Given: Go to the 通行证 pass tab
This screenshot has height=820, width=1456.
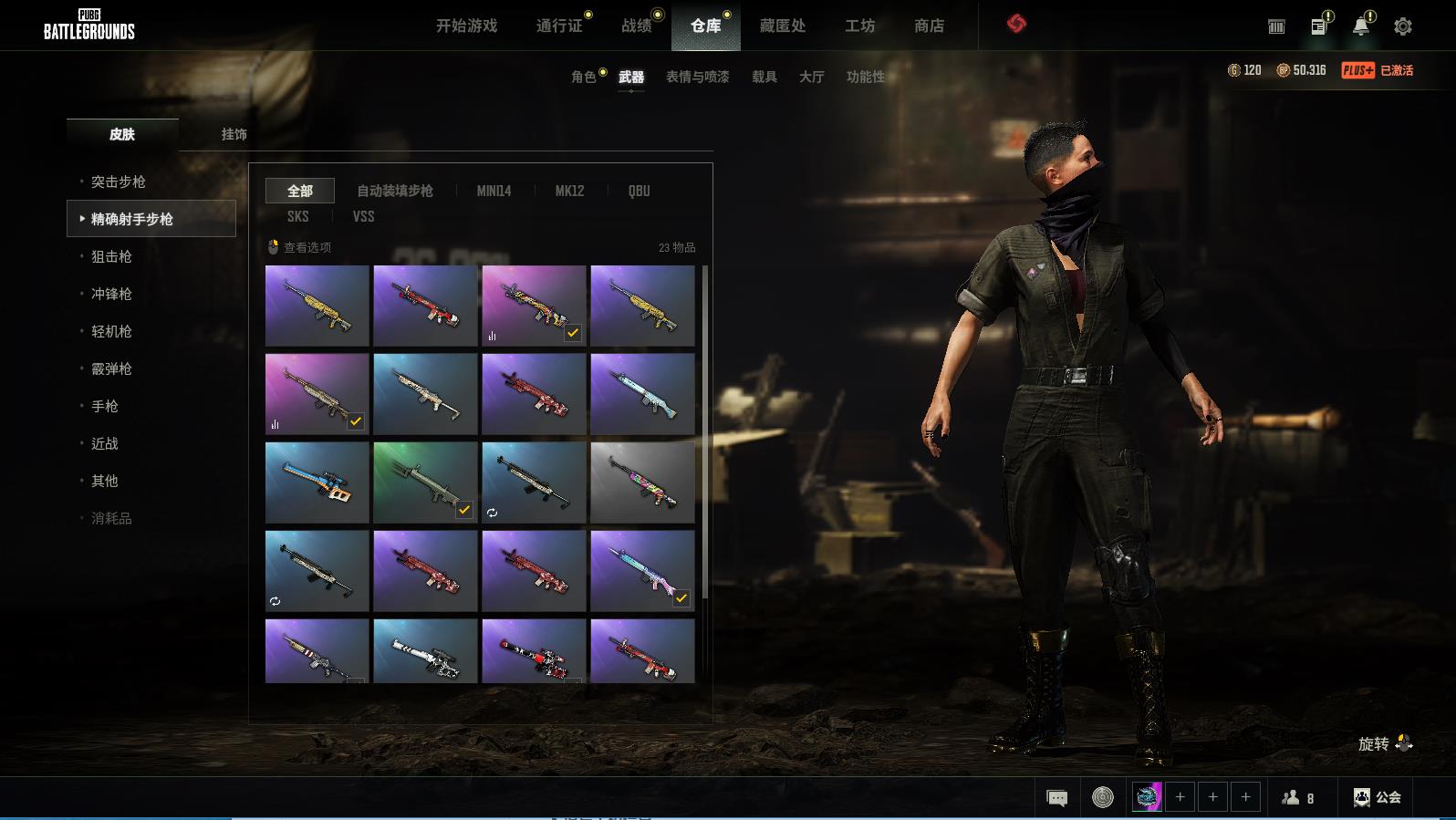Looking at the screenshot, I should (x=559, y=26).
